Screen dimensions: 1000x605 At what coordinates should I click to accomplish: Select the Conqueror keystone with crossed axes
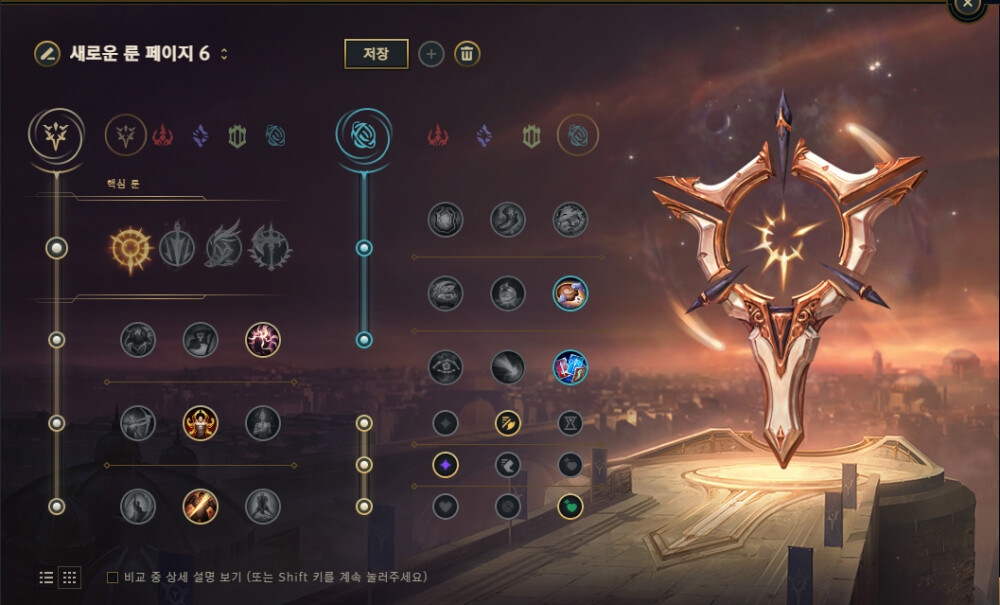[x=270, y=246]
